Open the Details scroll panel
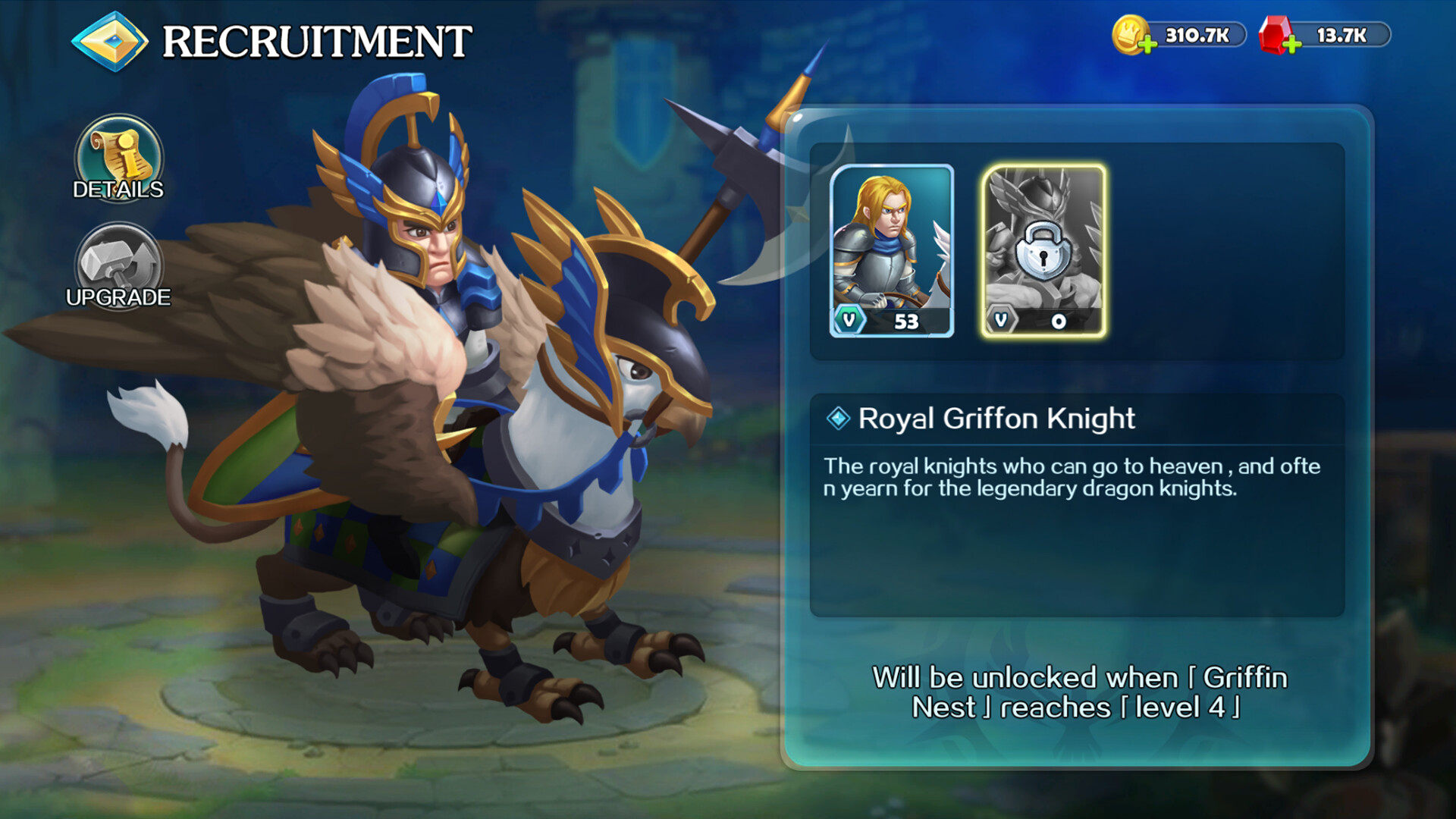The image size is (1456, 819). (x=119, y=159)
